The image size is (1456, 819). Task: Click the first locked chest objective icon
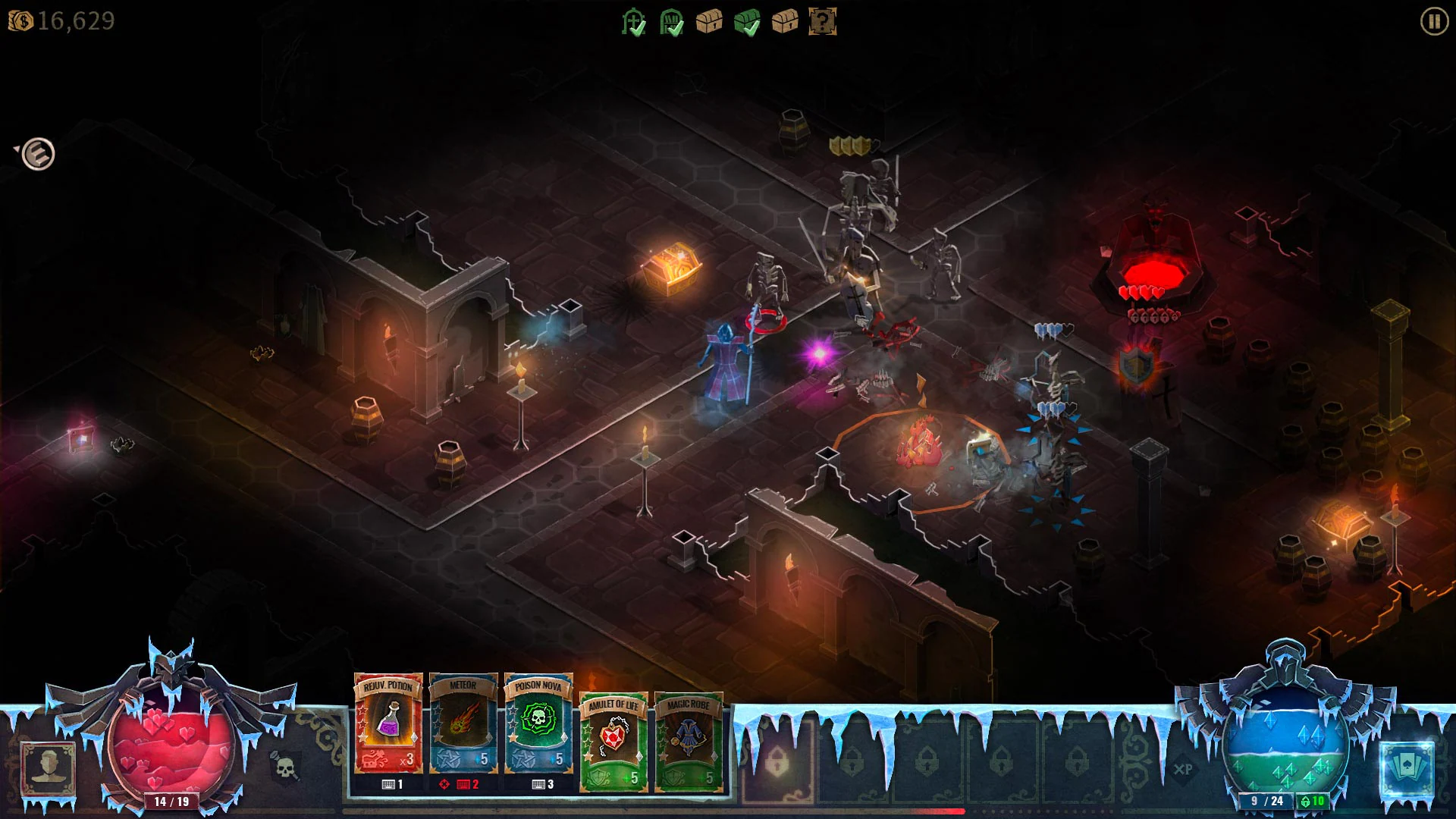(709, 21)
